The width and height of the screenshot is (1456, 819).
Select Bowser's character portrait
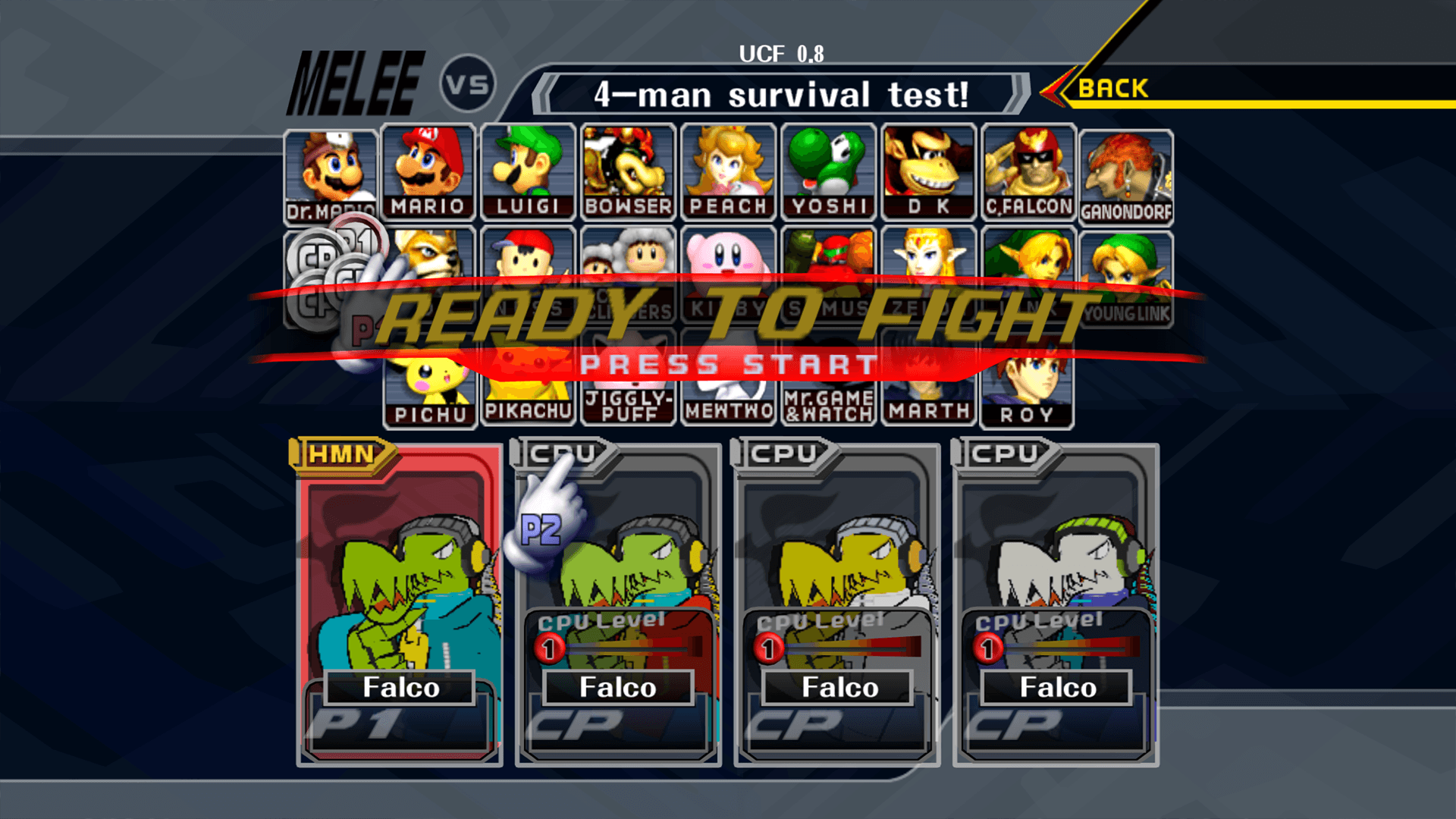628,171
